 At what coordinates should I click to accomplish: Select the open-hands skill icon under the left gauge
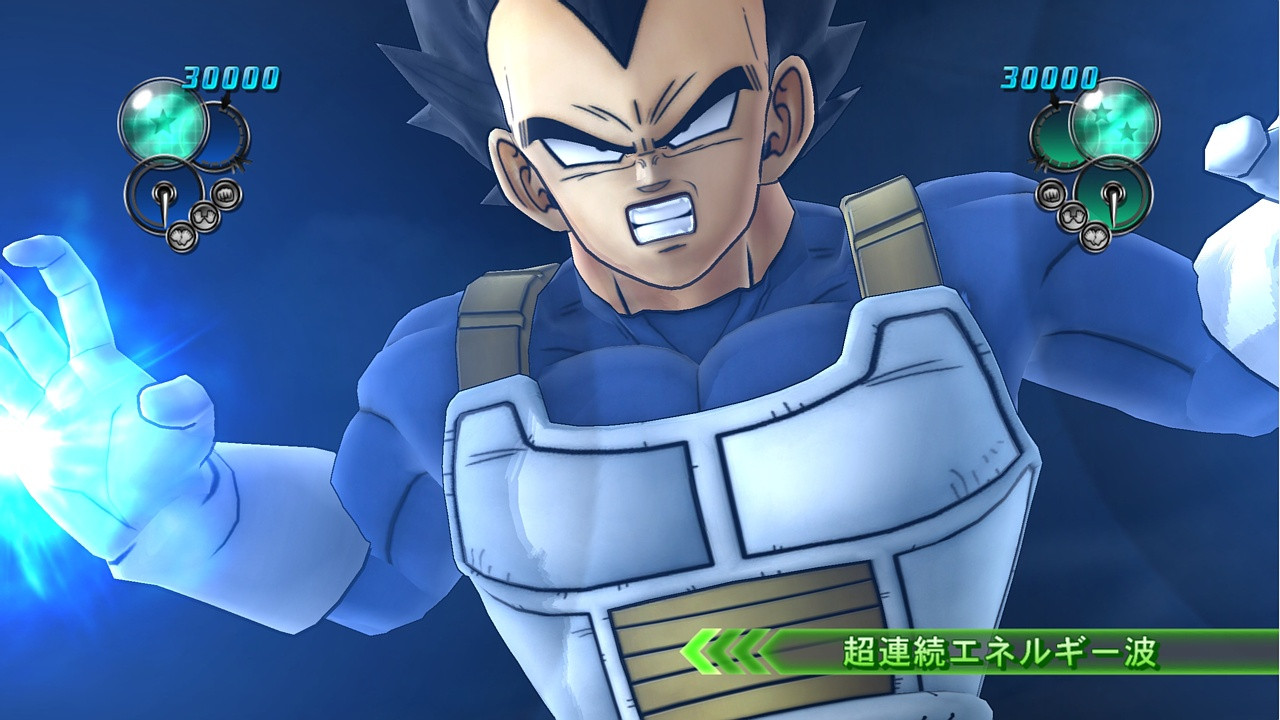[180, 237]
